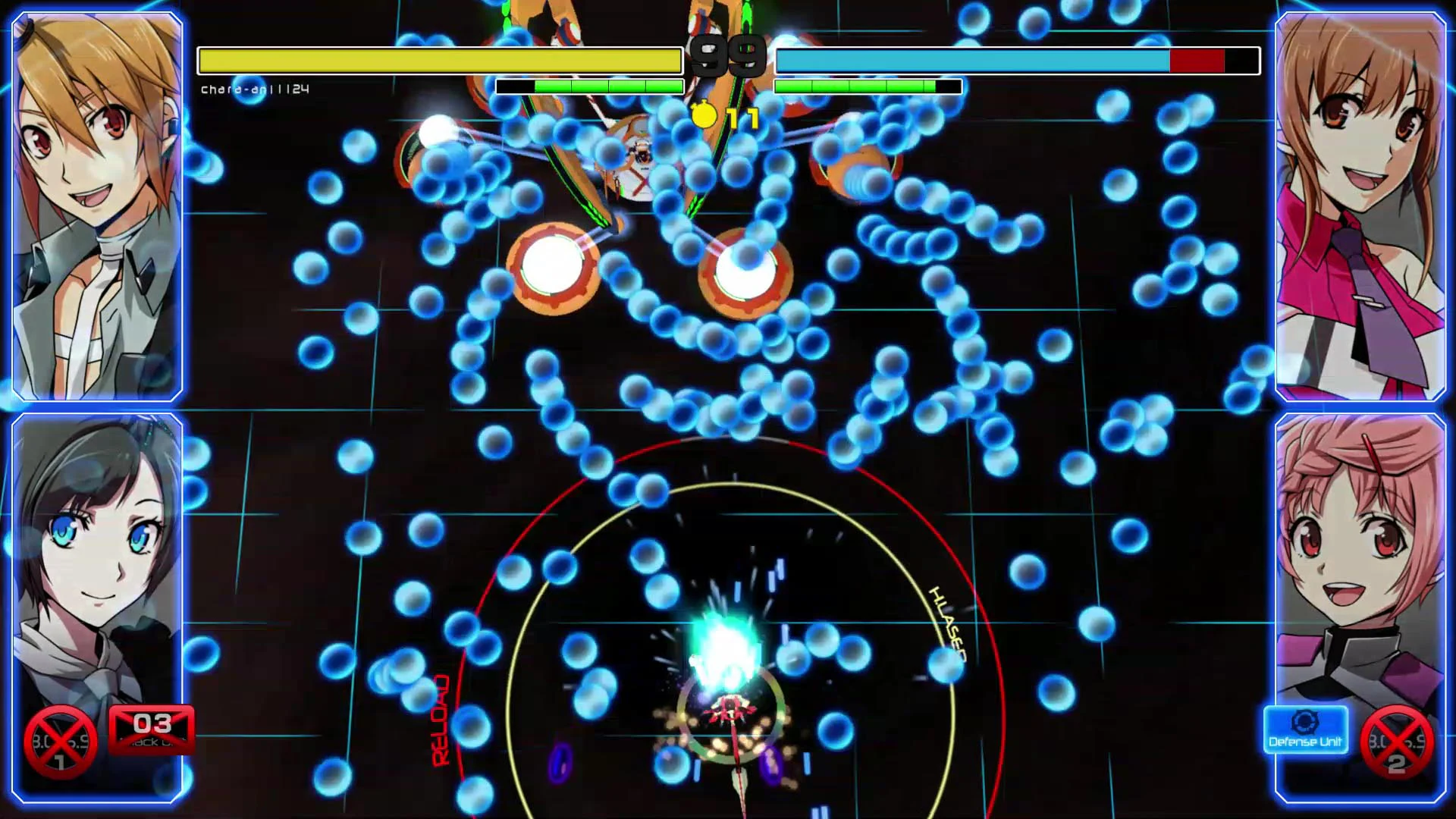Select the chara-an11124 name label
Viewport: 1456px width, 819px height.
[x=255, y=89]
